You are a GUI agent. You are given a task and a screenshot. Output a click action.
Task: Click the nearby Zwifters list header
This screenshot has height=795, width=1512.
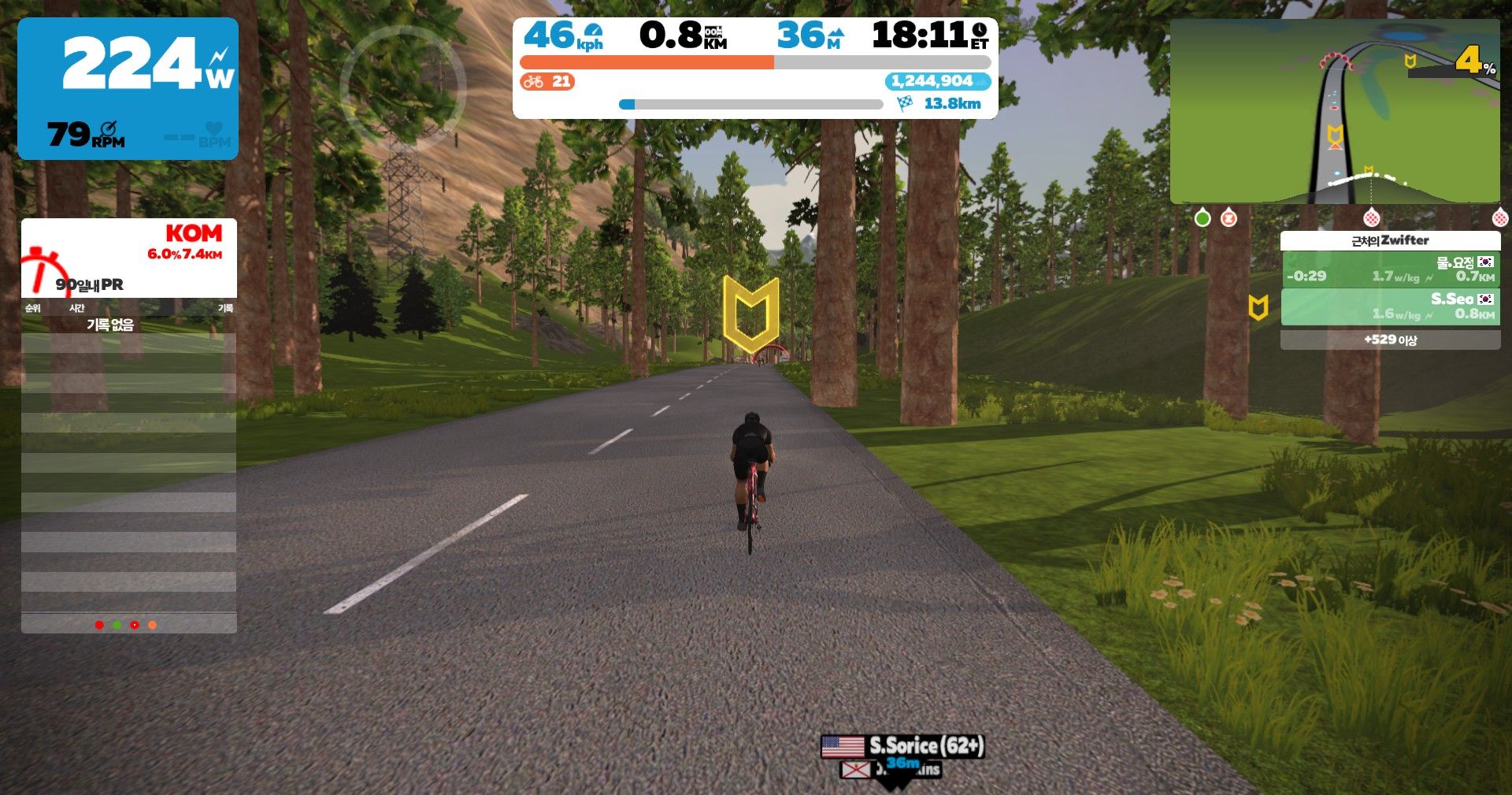(x=1390, y=240)
